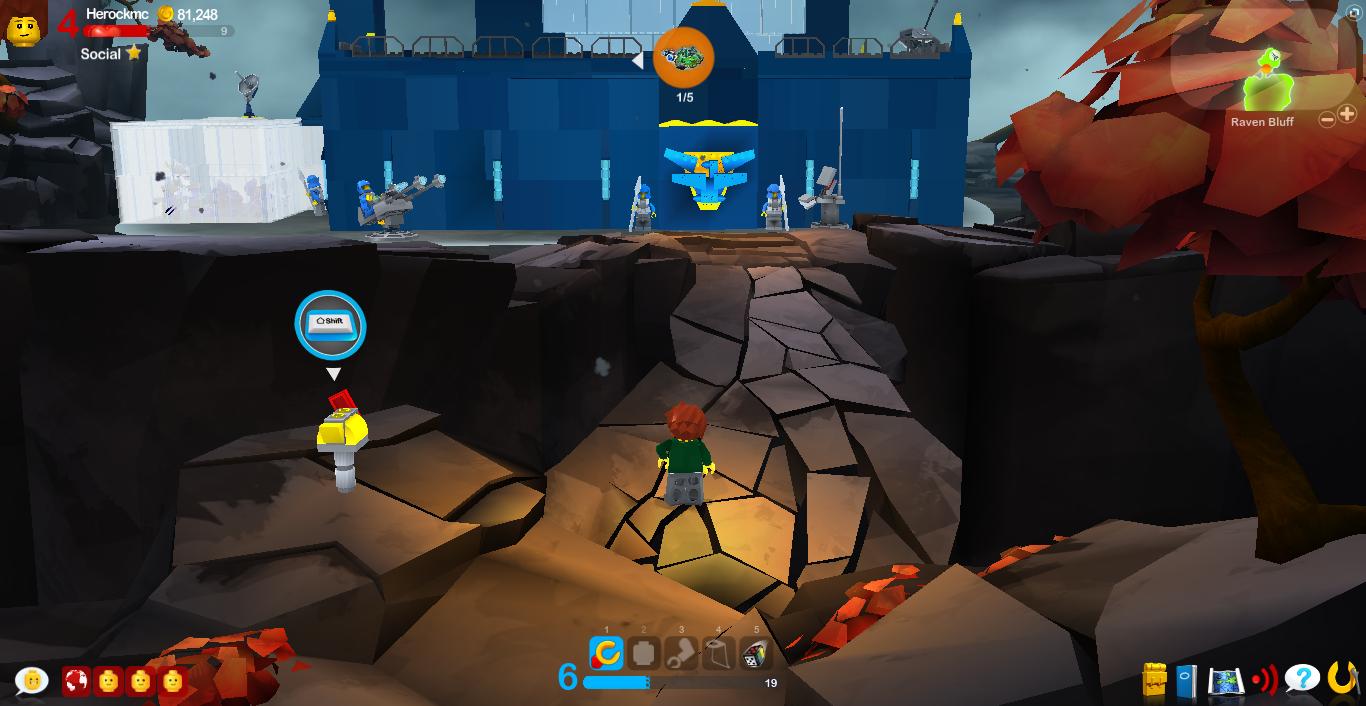Select the grabber hand slot 3
The height and width of the screenshot is (706, 1366).
click(x=681, y=653)
